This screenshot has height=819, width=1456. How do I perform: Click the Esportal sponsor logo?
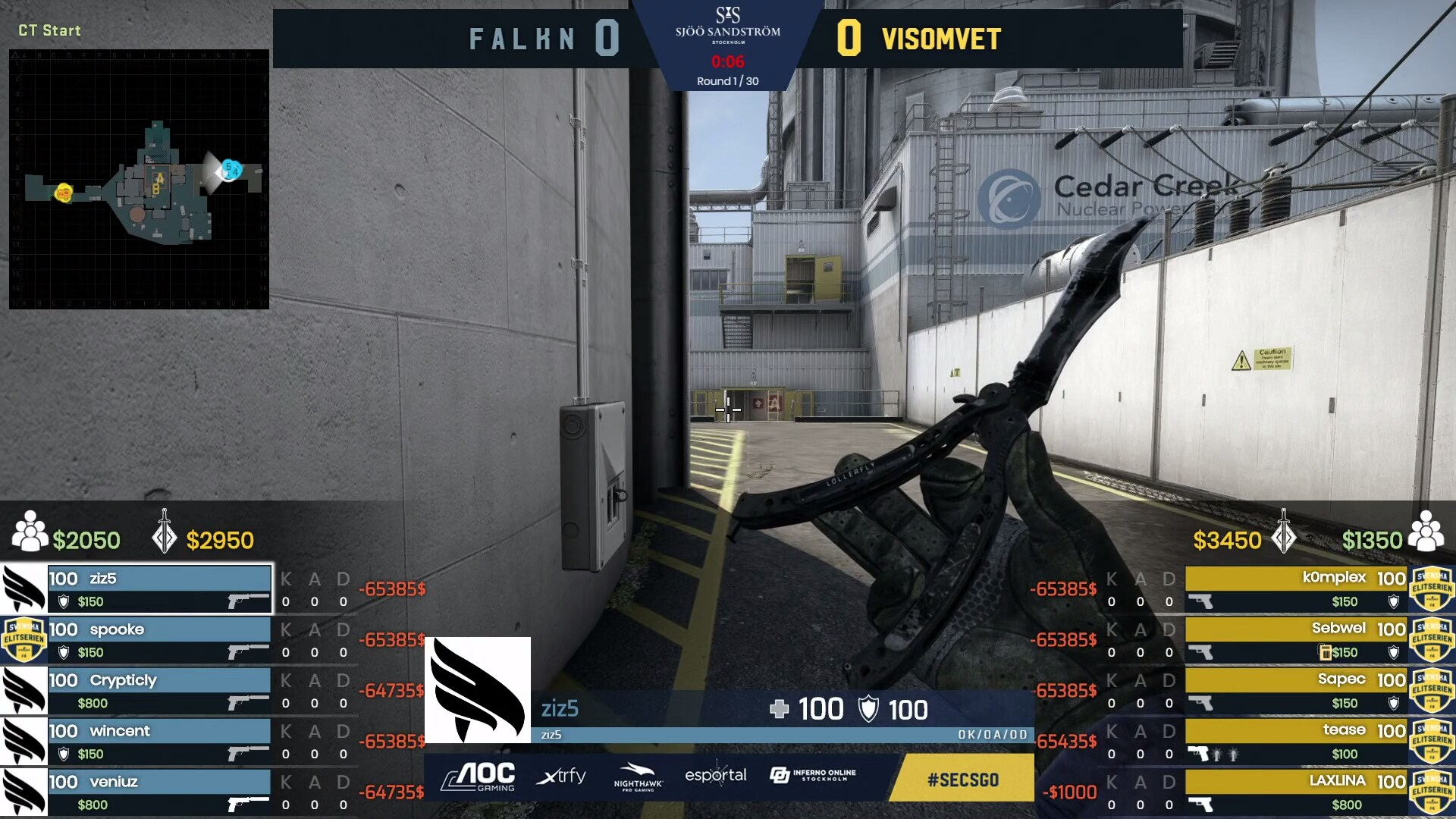(715, 775)
